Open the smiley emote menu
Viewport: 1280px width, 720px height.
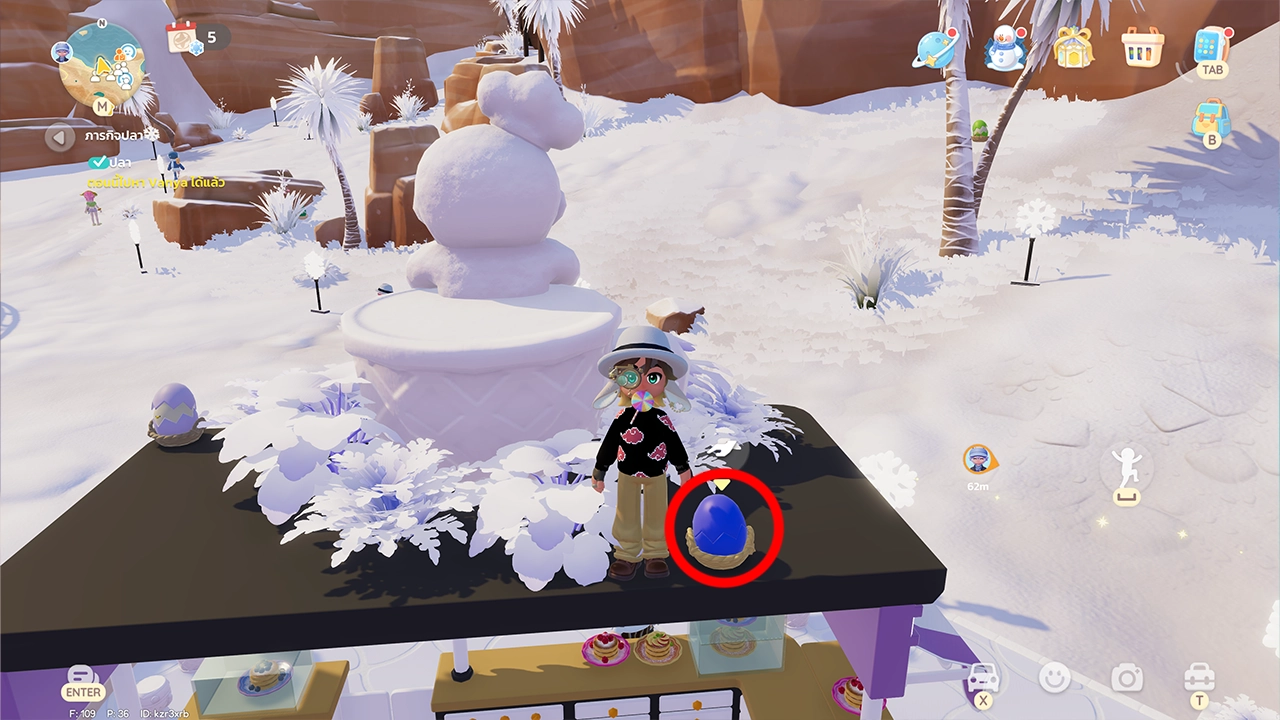(1054, 678)
